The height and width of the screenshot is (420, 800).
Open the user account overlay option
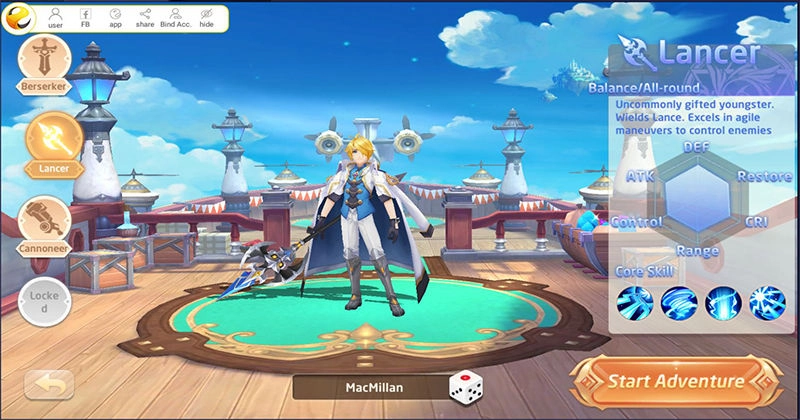[x=55, y=17]
